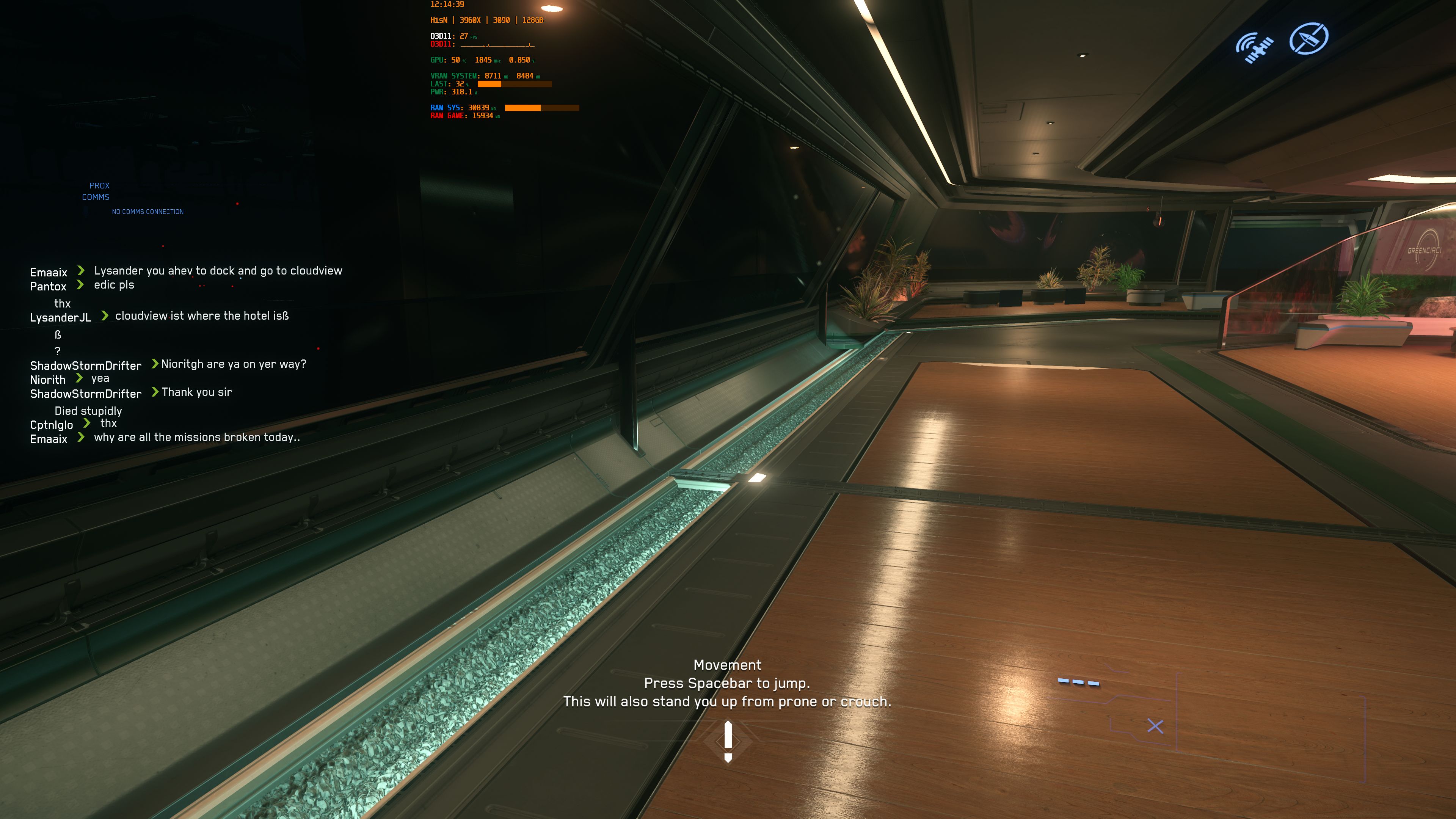Expand LysanderJL's chat line using its arrow
Image resolution: width=1456 pixels, height=819 pixels.
click(104, 317)
